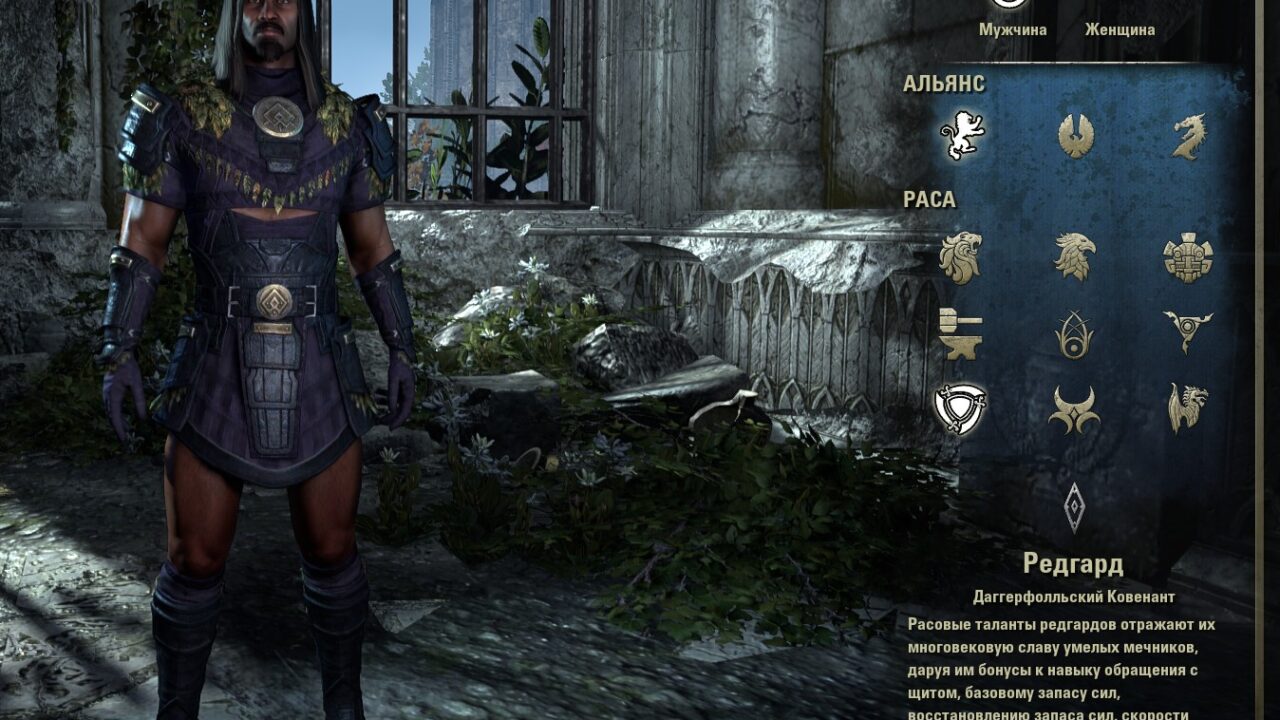The height and width of the screenshot is (720, 1280).
Task: Pick the Dark Elf triangular race icon
Action: 1188,331
